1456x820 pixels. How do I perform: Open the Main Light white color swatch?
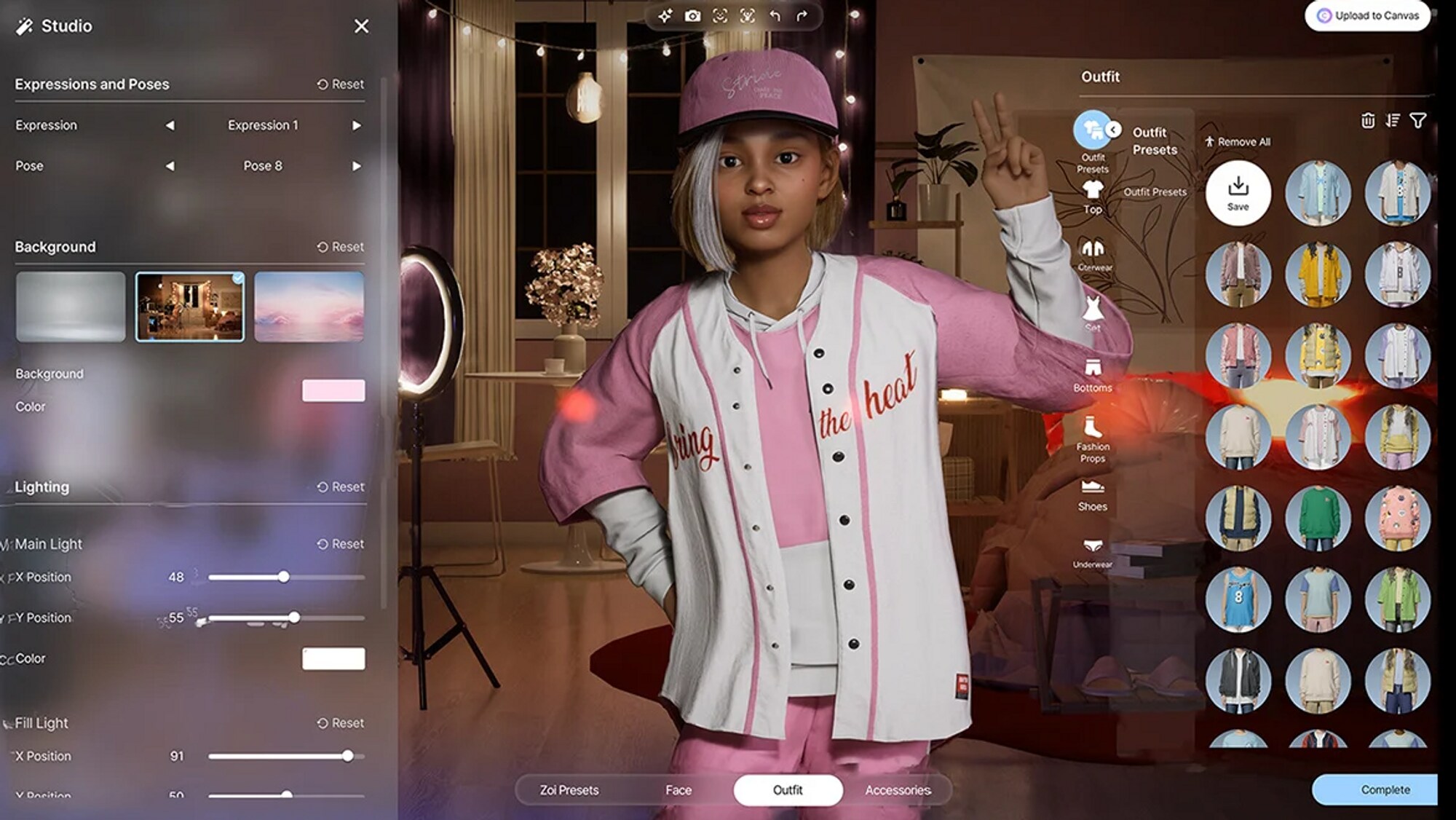tap(333, 658)
